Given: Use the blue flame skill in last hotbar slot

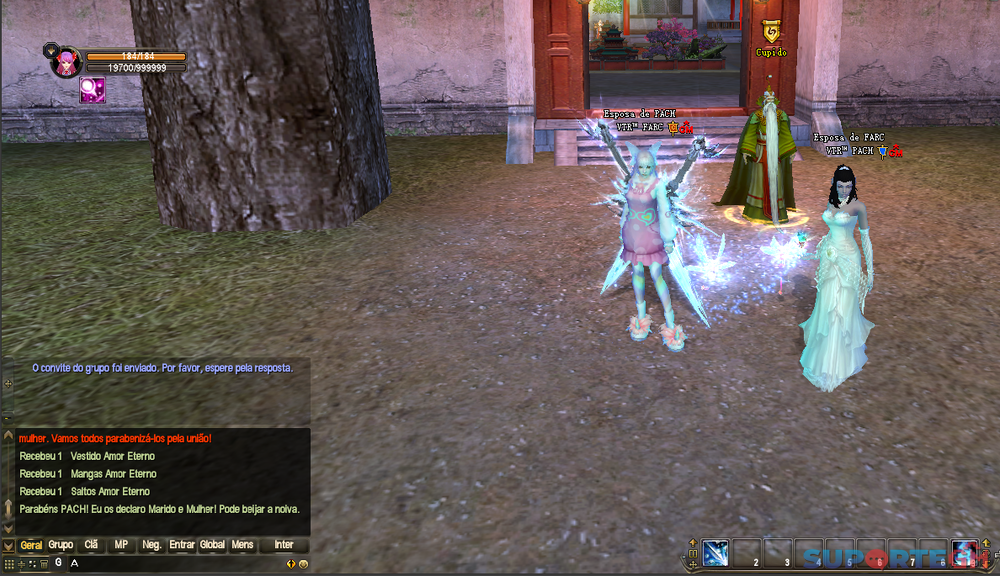Looking at the screenshot, I should click(964, 553).
